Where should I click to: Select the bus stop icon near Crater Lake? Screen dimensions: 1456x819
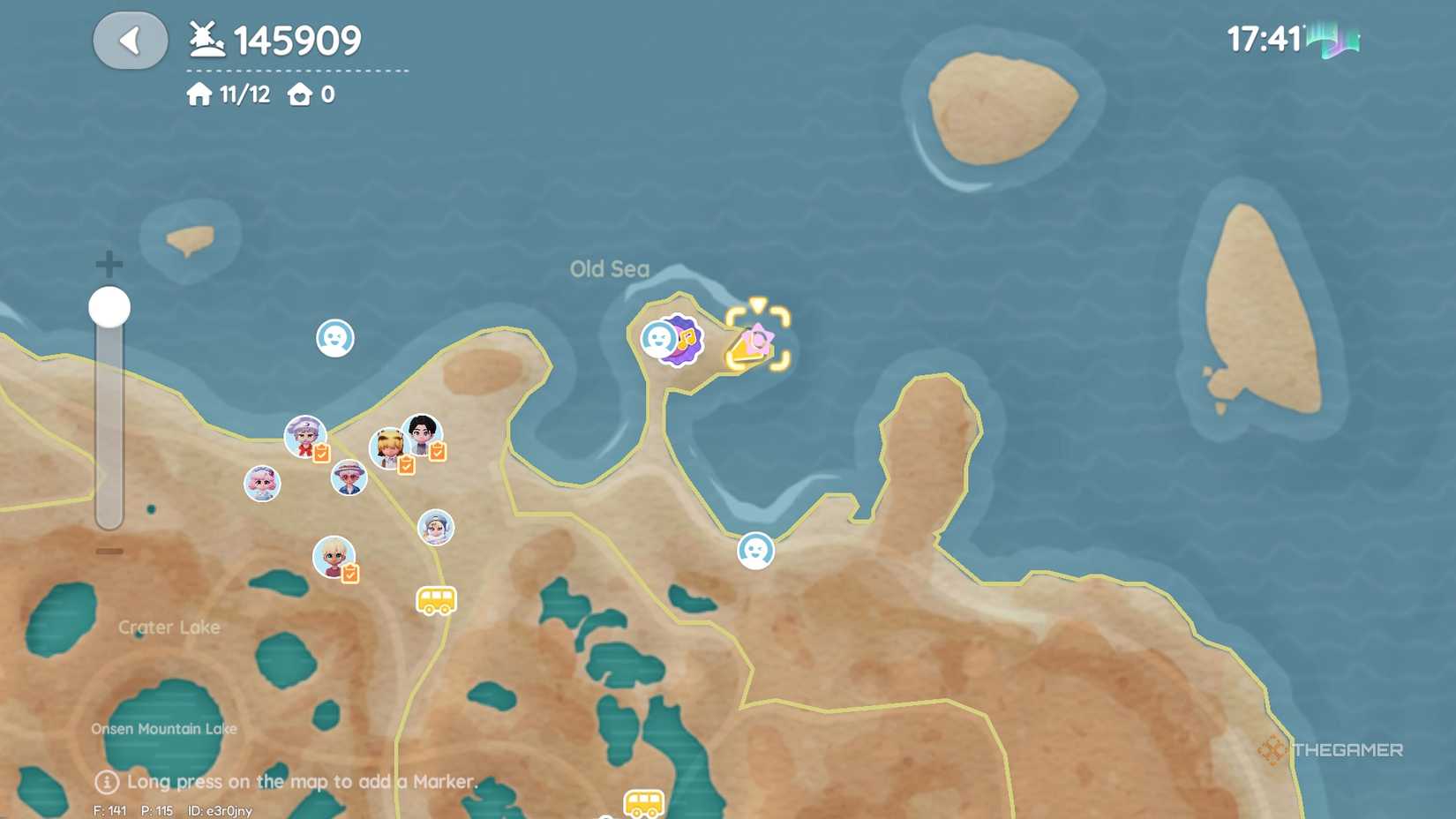pyautogui.click(x=435, y=601)
